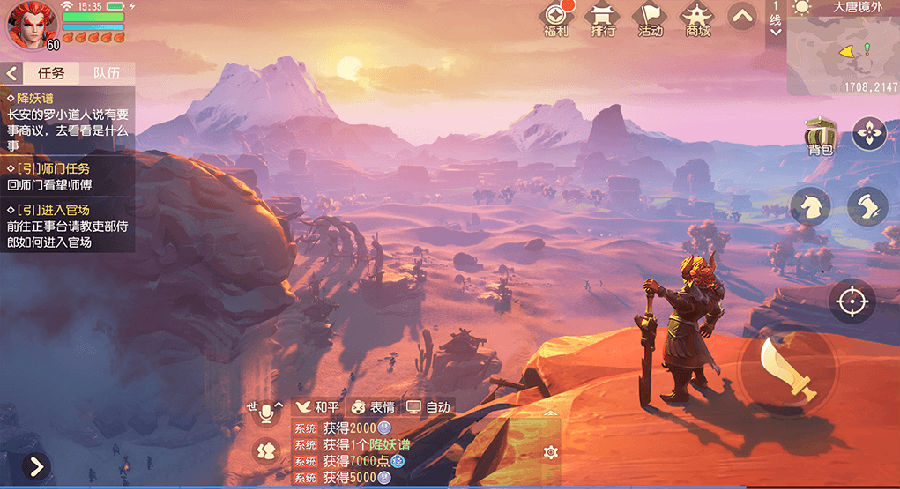Select the 任务 quest tab
The width and height of the screenshot is (900, 489).
51,73
